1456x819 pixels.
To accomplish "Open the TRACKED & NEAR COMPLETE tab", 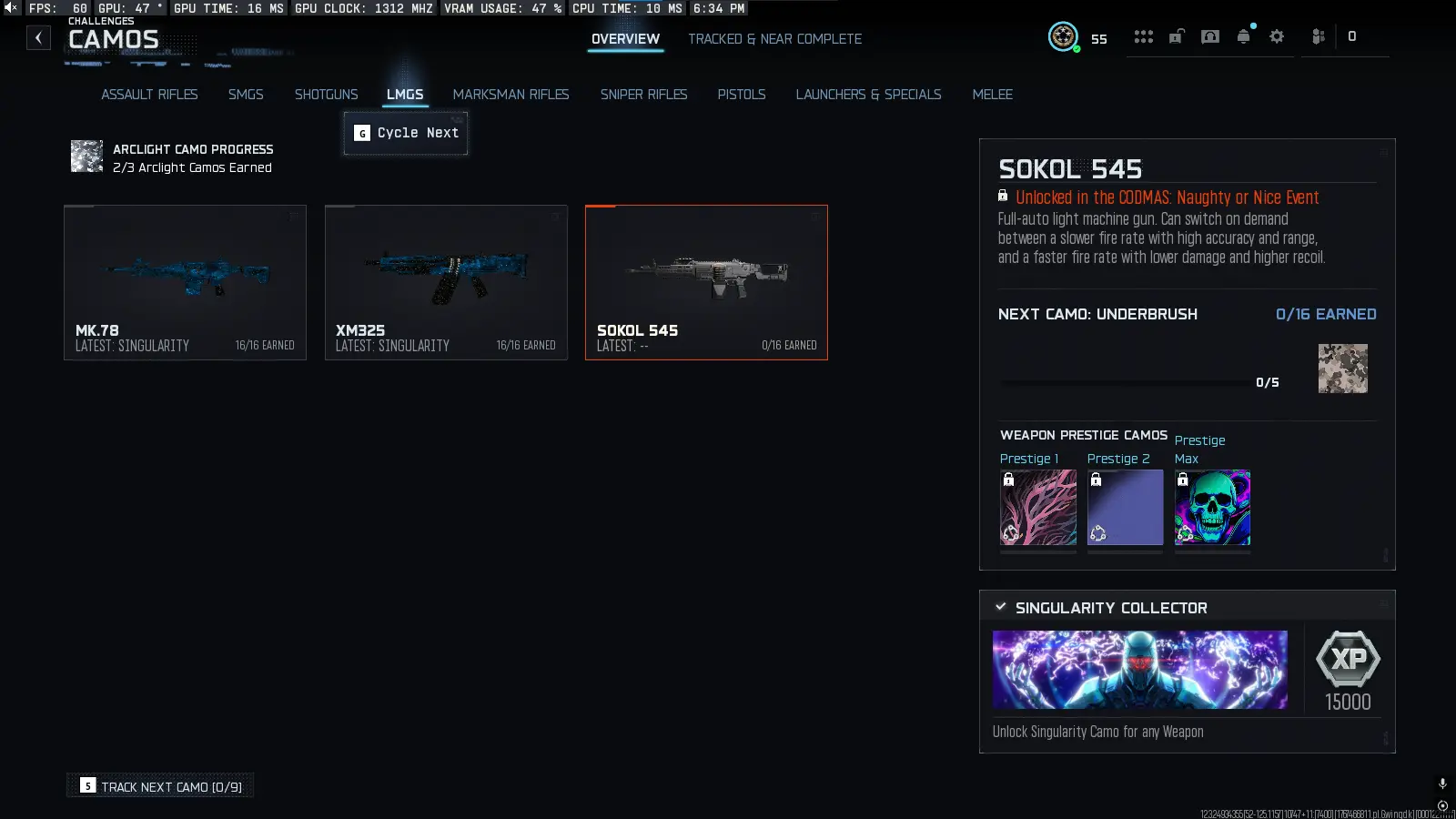I will 774,39.
